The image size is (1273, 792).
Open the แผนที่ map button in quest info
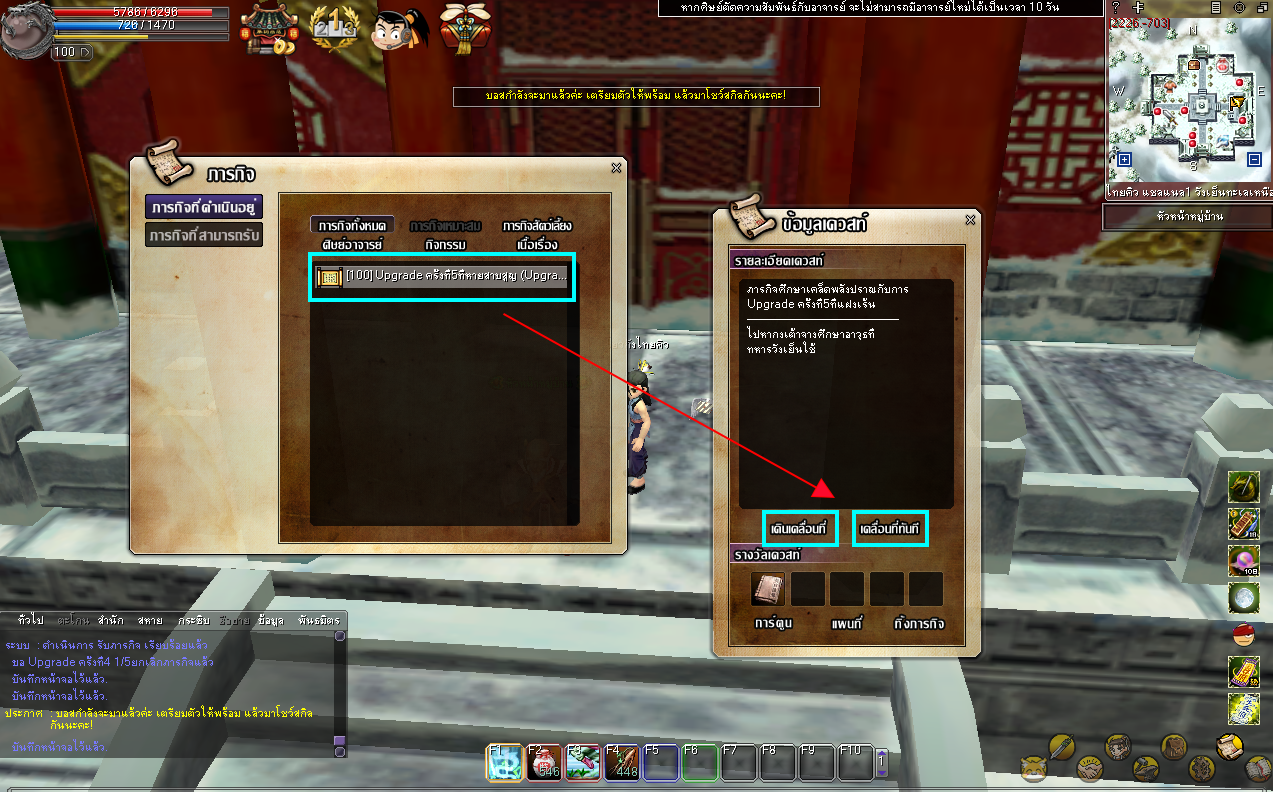(847, 624)
